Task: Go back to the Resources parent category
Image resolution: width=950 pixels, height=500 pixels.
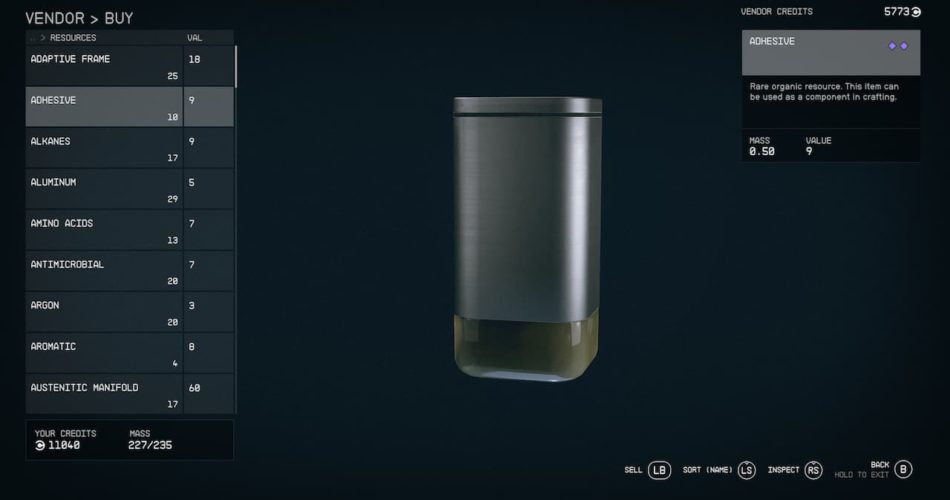Action: coord(66,38)
